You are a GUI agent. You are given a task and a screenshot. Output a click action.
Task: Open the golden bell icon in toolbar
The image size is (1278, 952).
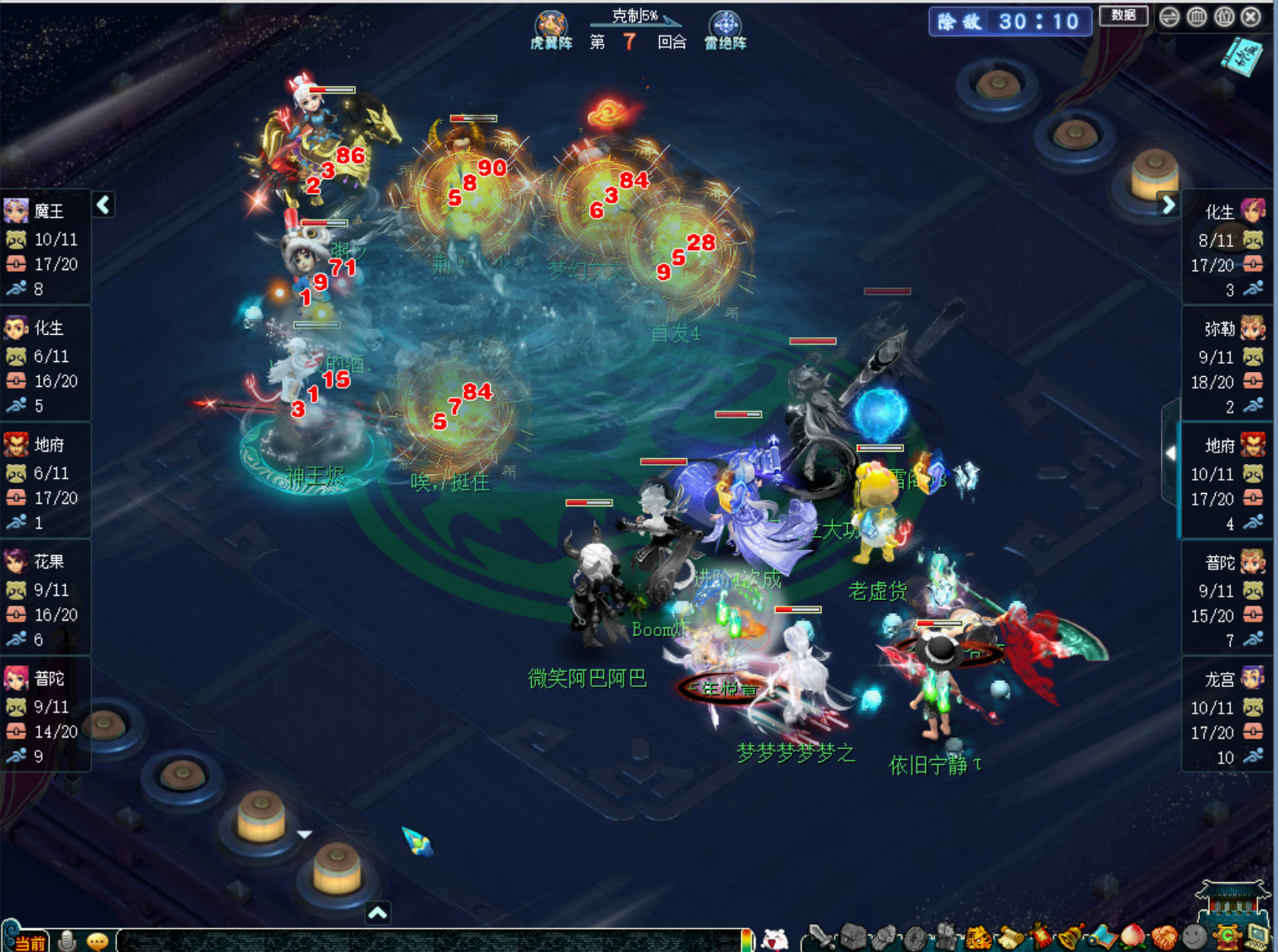[x=1072, y=937]
